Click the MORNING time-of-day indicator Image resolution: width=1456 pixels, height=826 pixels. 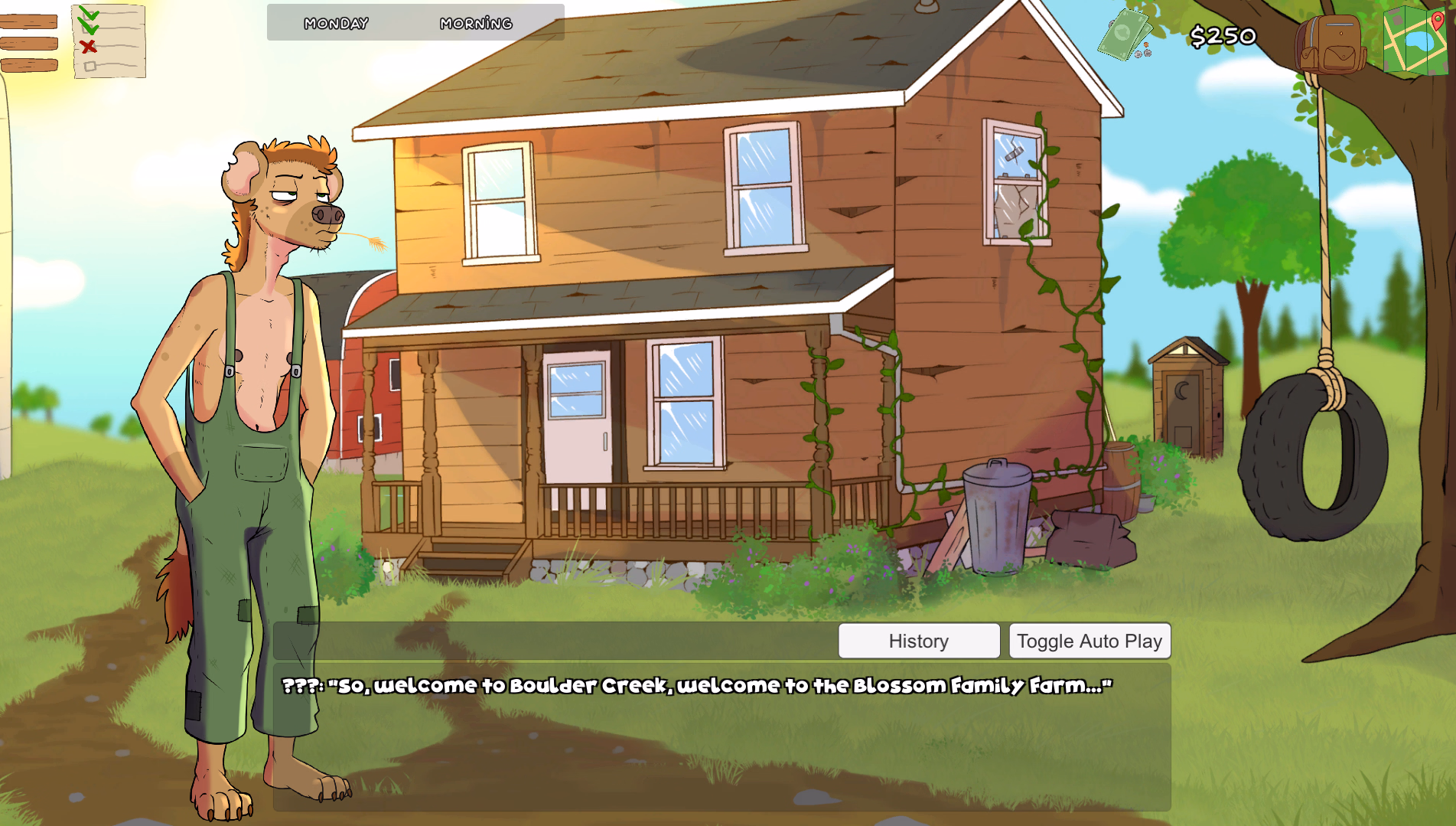476,24
